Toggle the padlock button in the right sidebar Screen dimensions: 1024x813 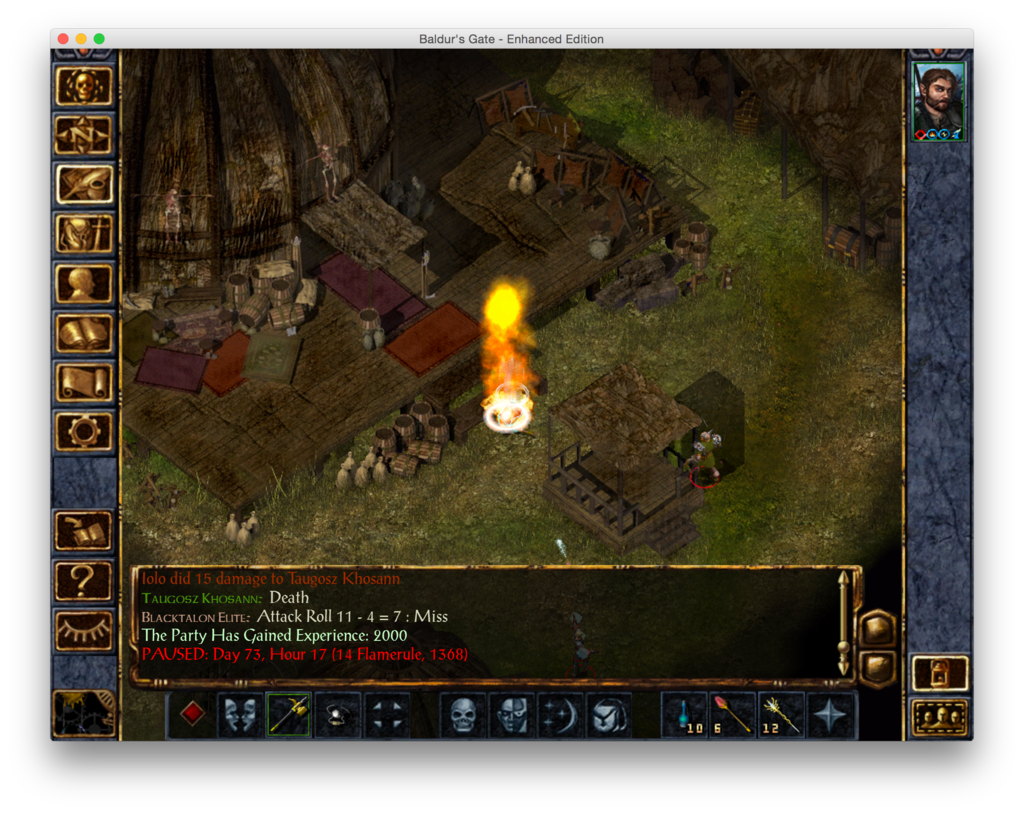click(x=939, y=673)
